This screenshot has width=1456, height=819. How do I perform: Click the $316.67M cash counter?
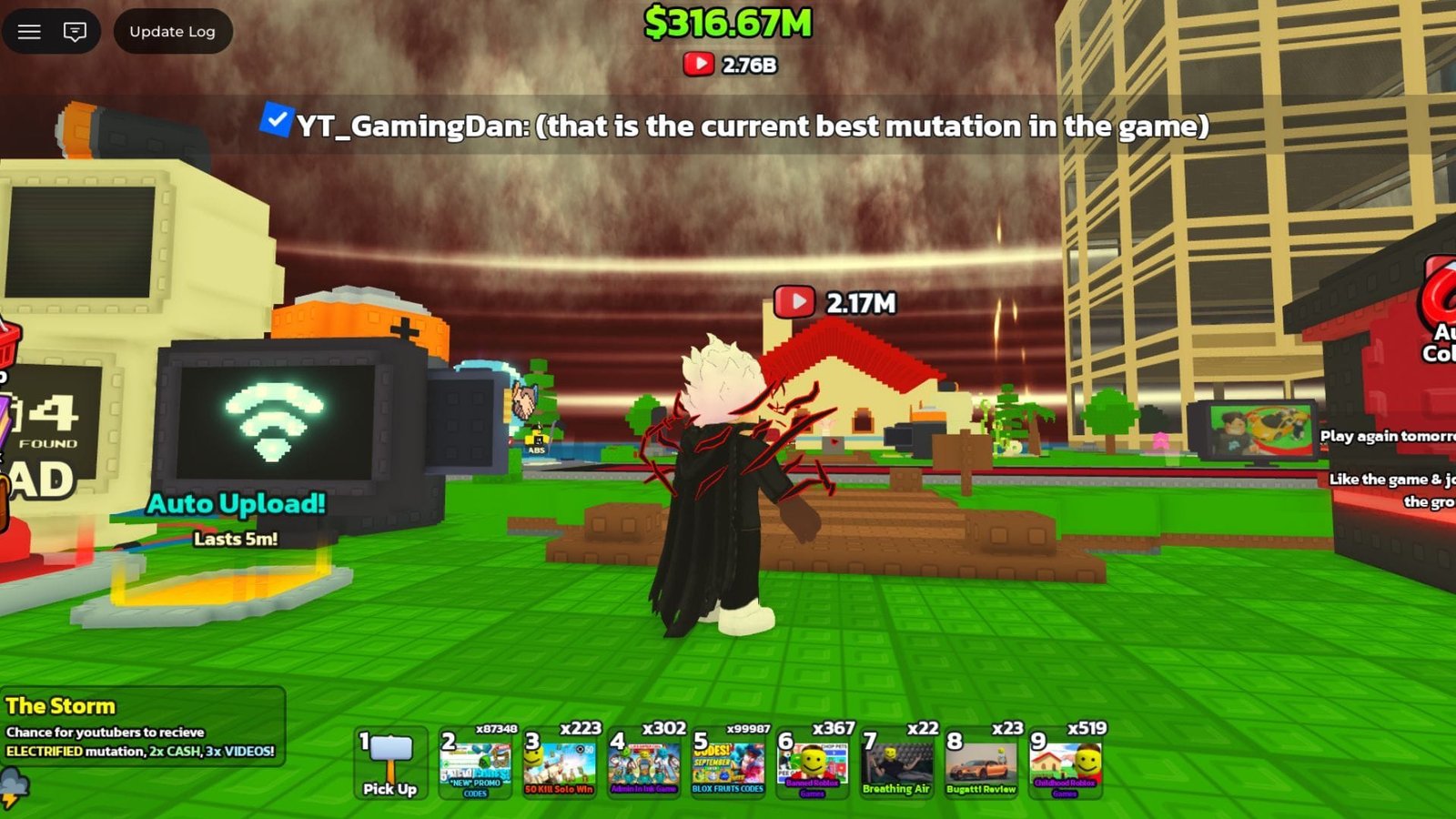click(x=725, y=23)
